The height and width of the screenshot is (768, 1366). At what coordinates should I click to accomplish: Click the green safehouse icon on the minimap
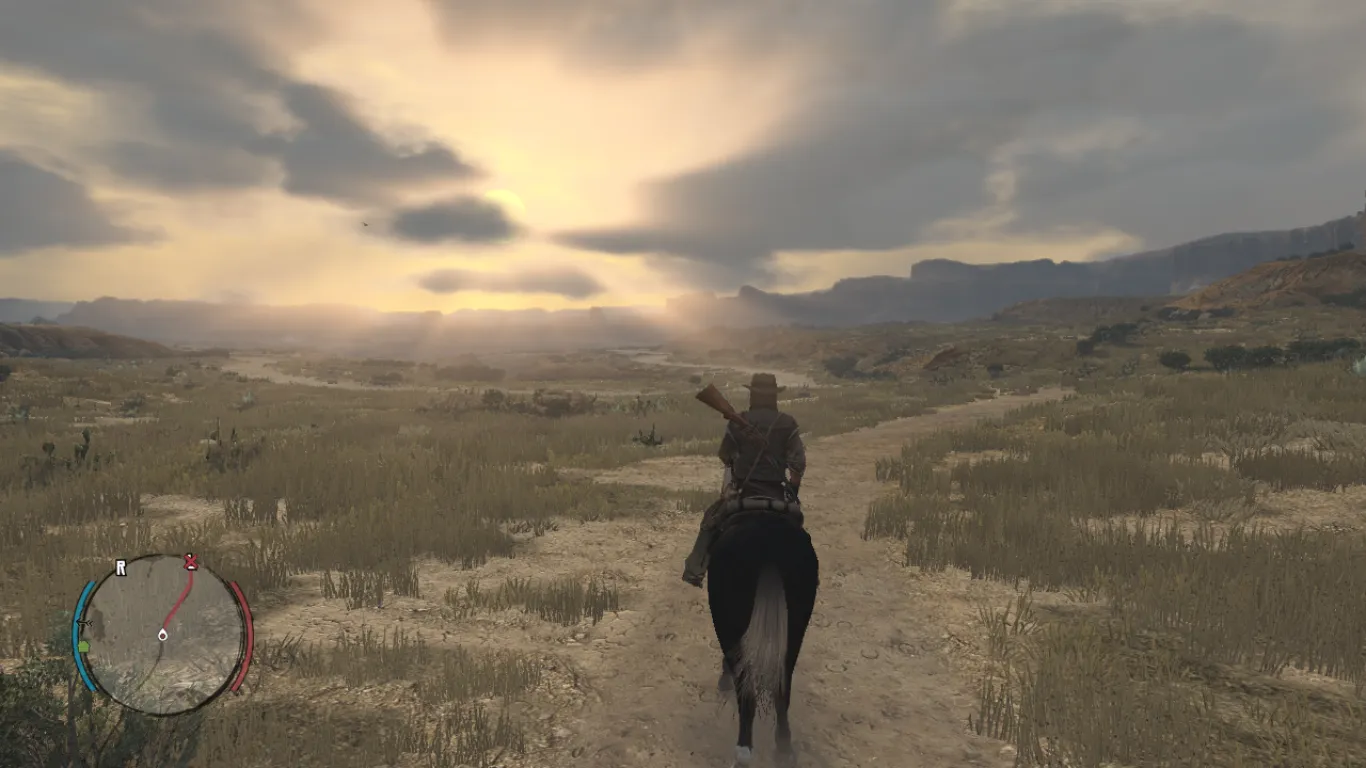(x=84, y=648)
